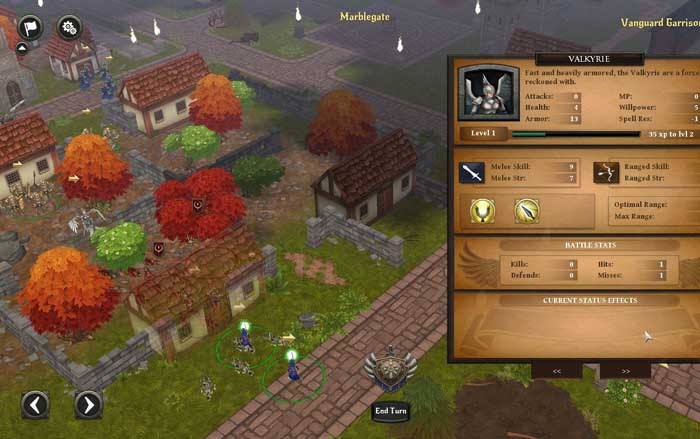Choose the golden spear ability icon
This screenshot has width=700, height=439.
pyautogui.click(x=527, y=210)
